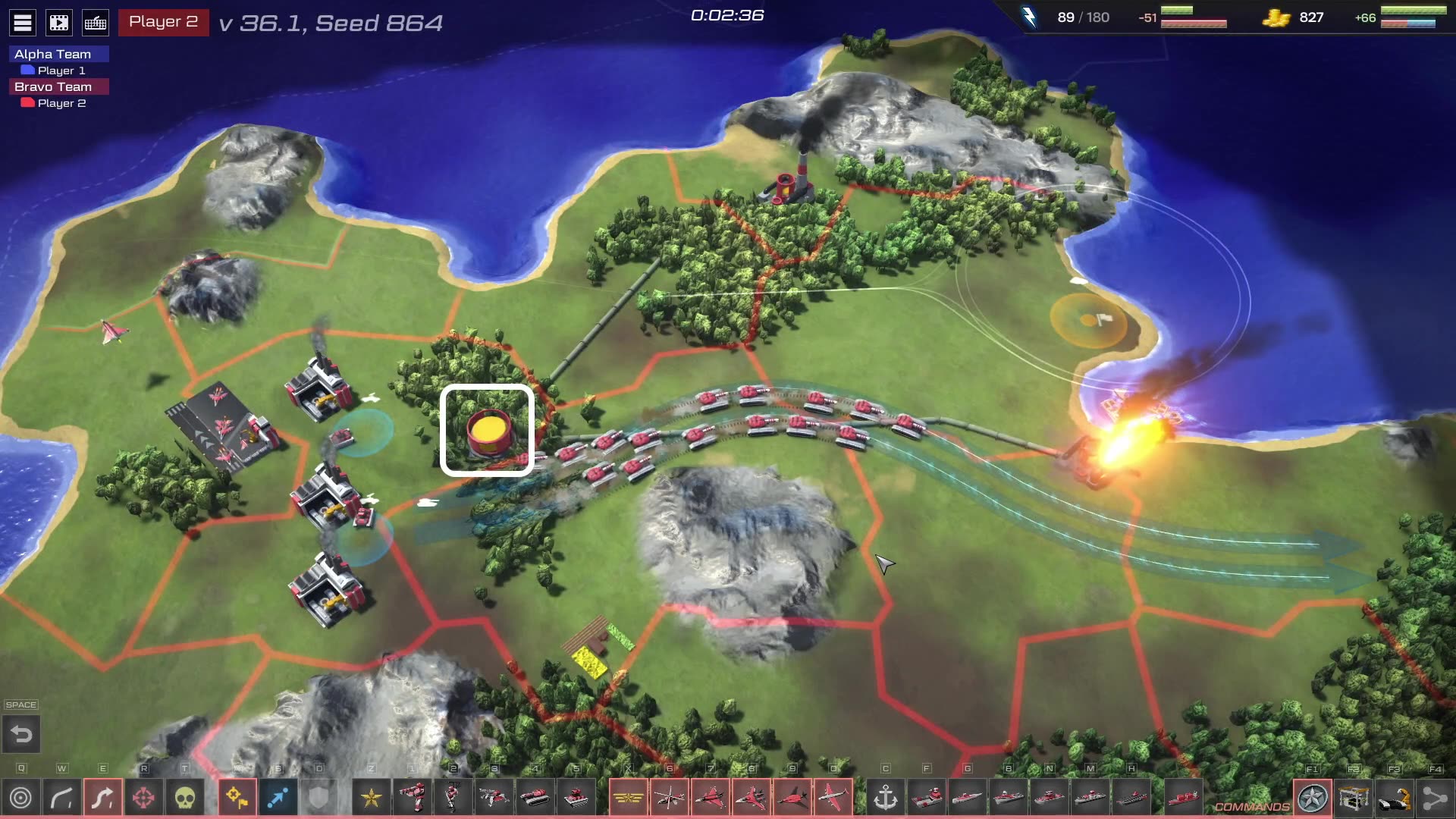1456x819 pixels.
Task: Pick the bipedal mech unit icon
Action: (412, 798)
